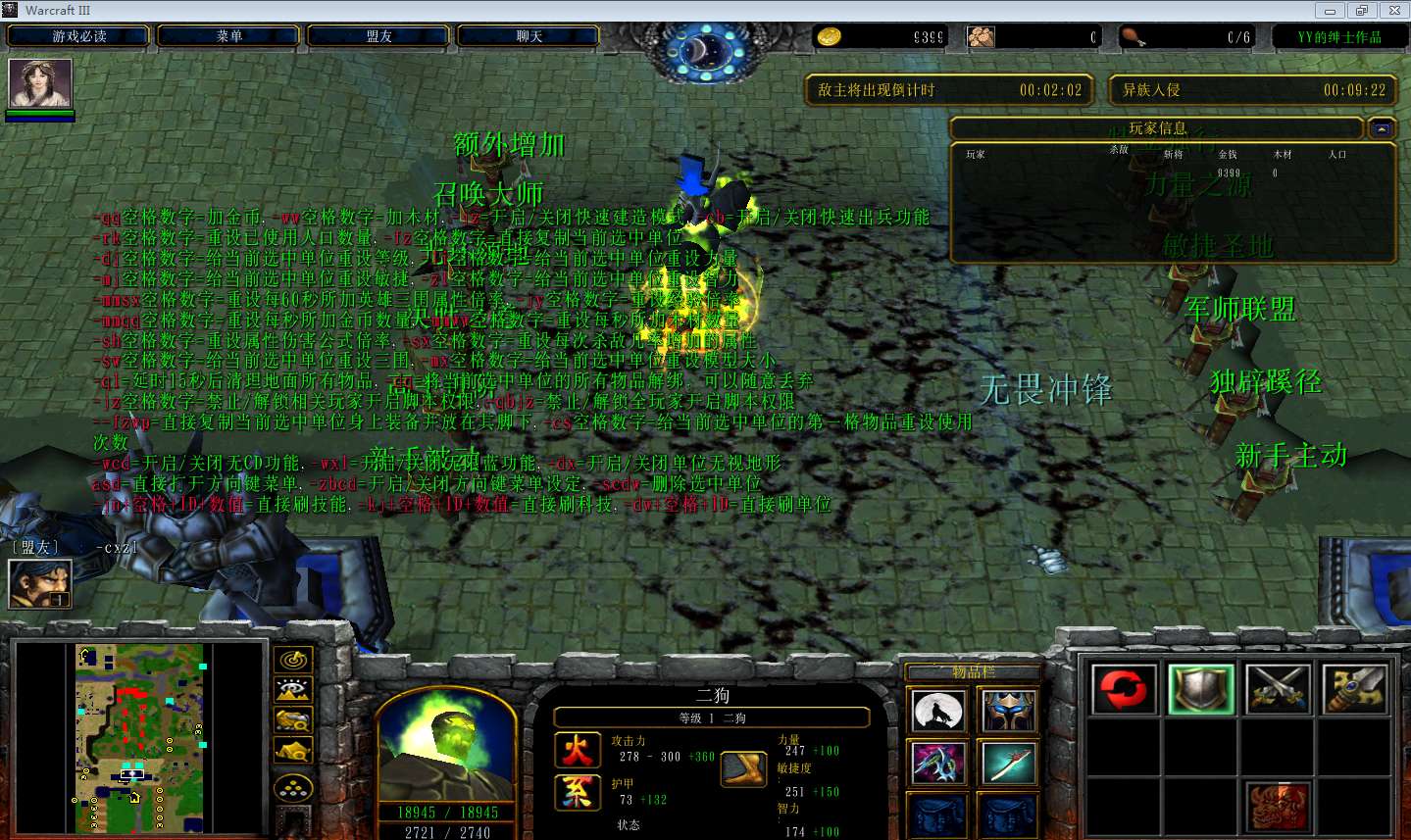The width and height of the screenshot is (1411, 840).
Task: Select the purple claw blade item
Action: (x=938, y=763)
